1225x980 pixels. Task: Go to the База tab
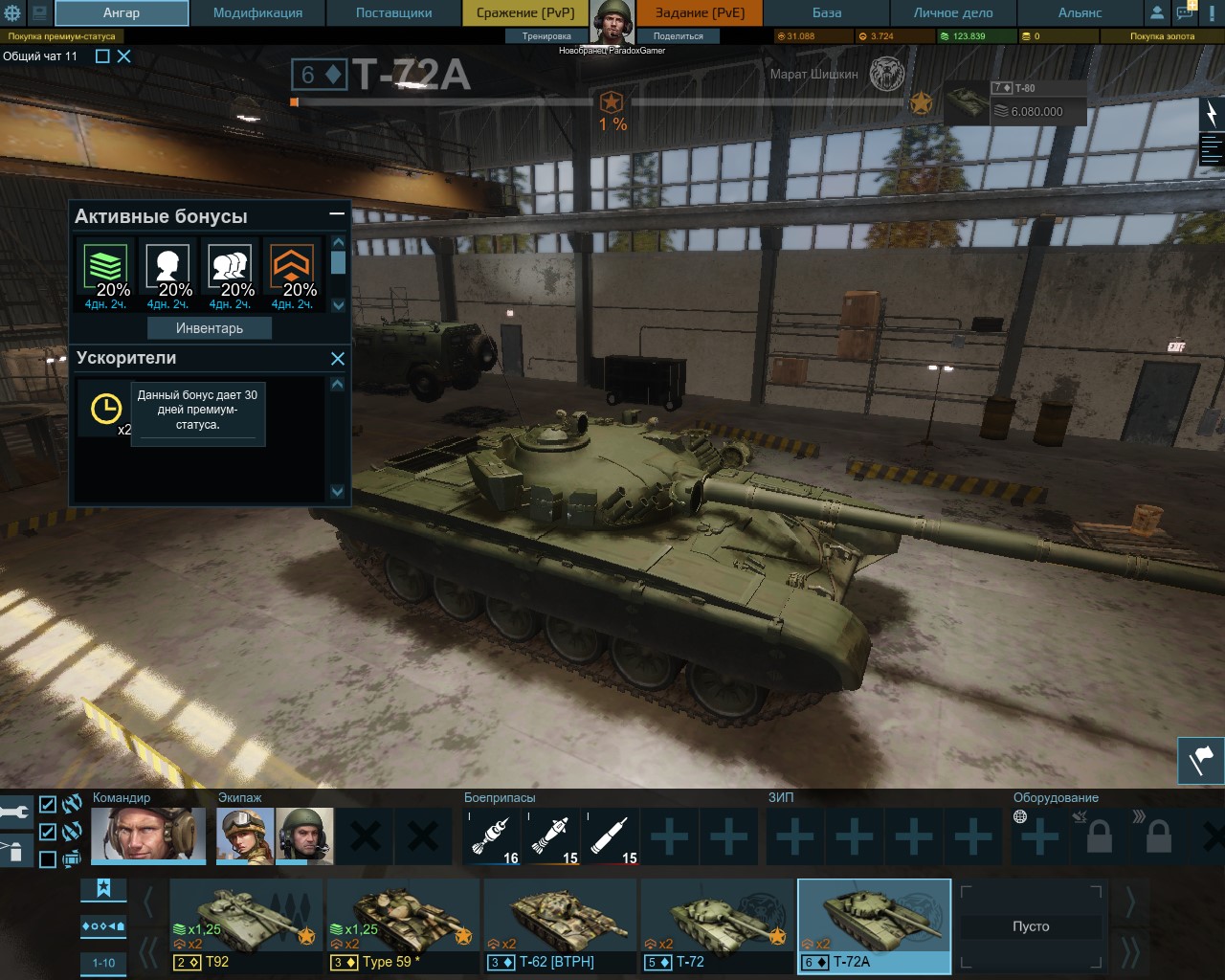coord(827,13)
